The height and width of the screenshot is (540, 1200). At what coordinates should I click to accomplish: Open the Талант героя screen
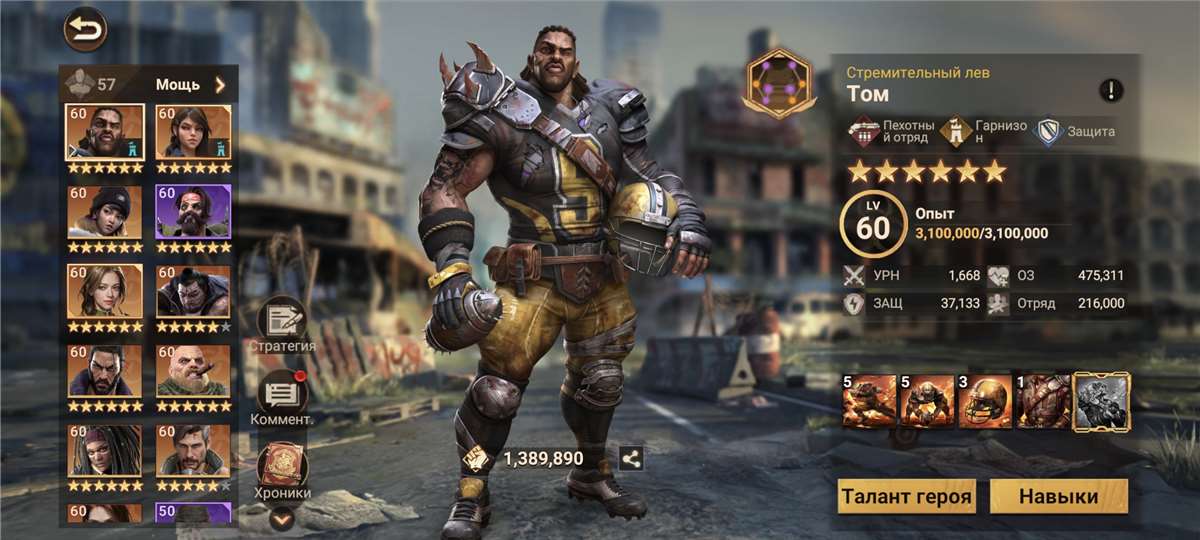click(907, 497)
